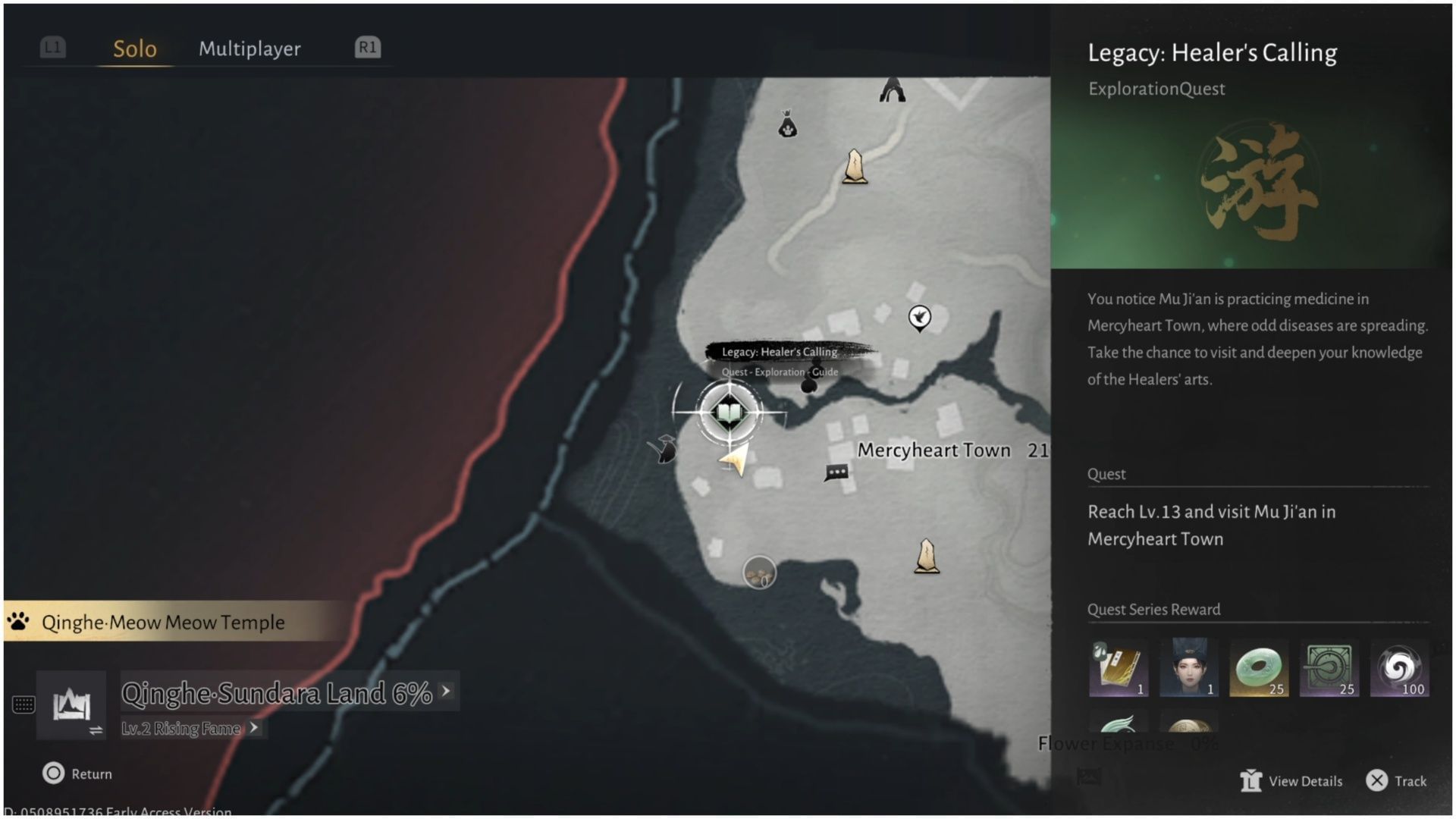Click the rock pile collectible circle marker
1456x819 pixels.
(758, 573)
